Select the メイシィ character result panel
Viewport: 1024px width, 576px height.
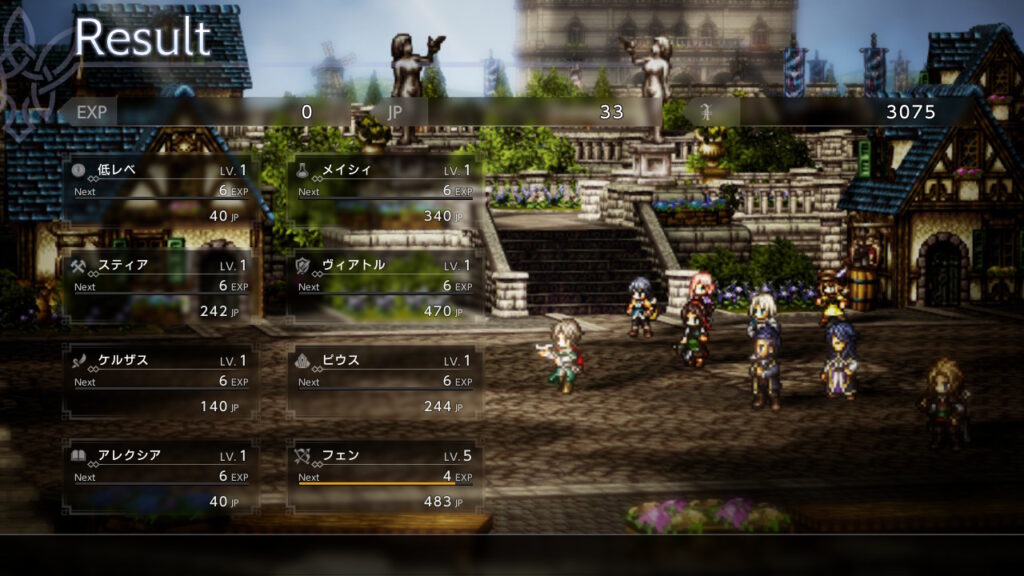[385, 192]
